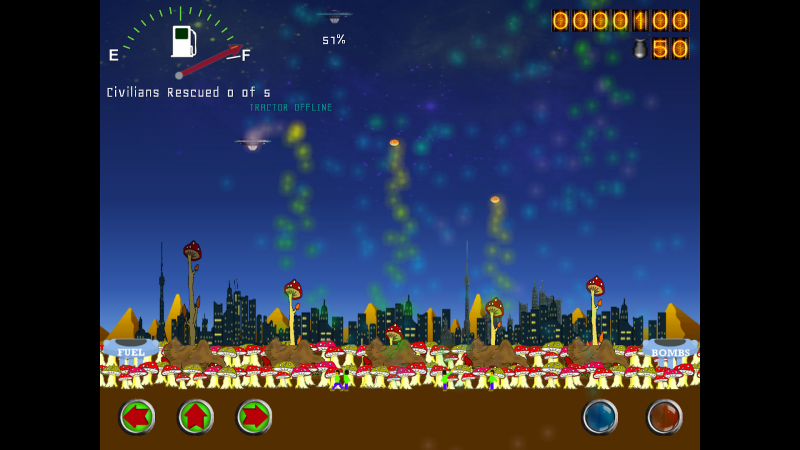Image resolution: width=800 pixels, height=450 pixels.
Task: Activate the blue orb button
Action: [x=600, y=416]
